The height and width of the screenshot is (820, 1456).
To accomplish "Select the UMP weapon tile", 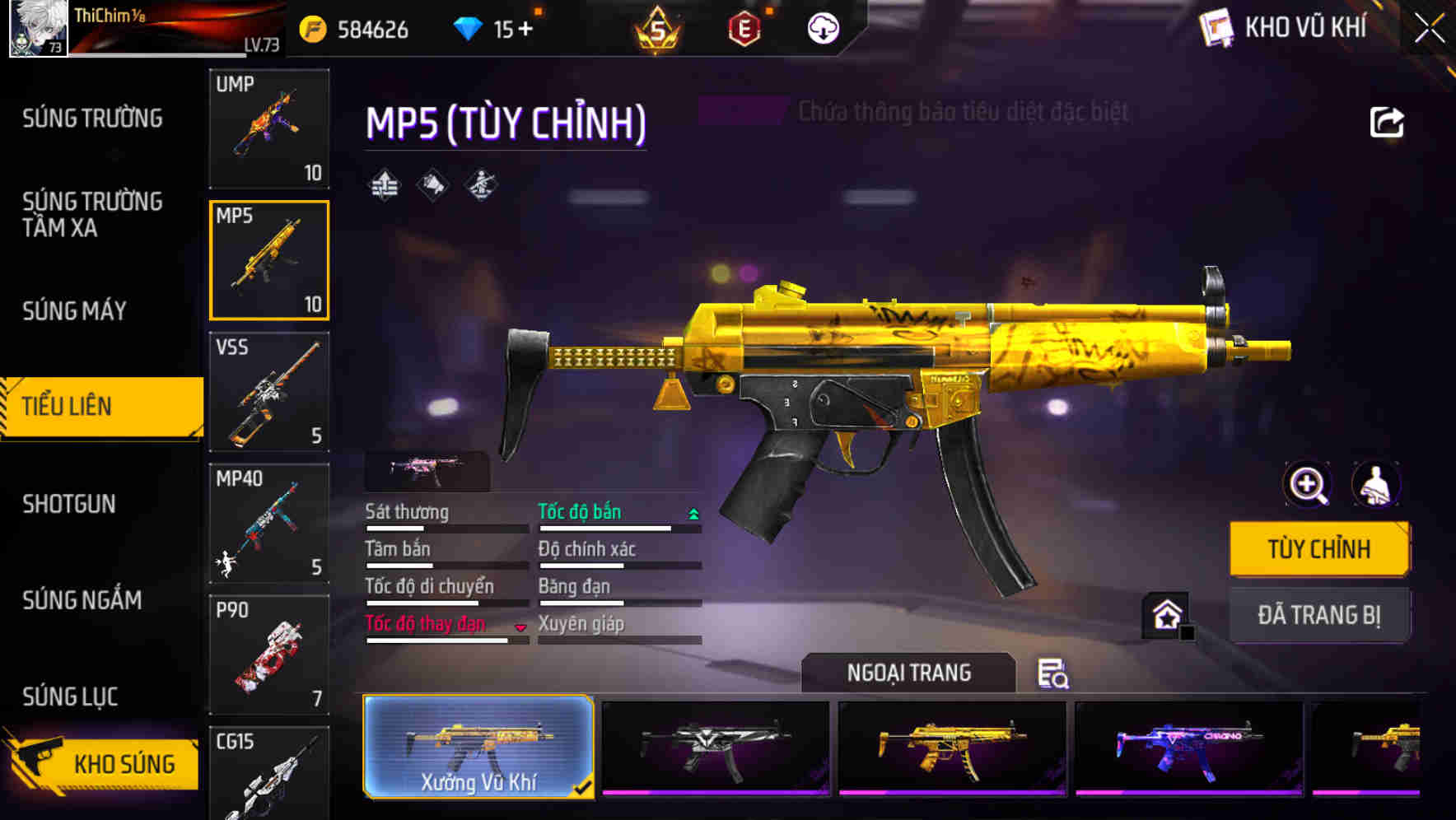I will tap(269, 128).
